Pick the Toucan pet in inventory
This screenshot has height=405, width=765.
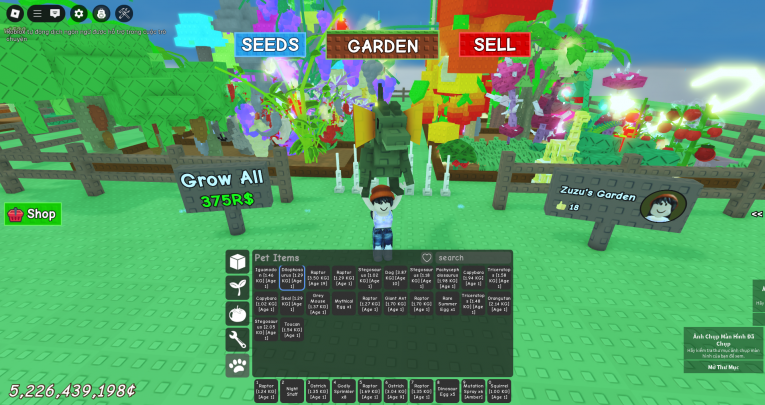(292, 330)
